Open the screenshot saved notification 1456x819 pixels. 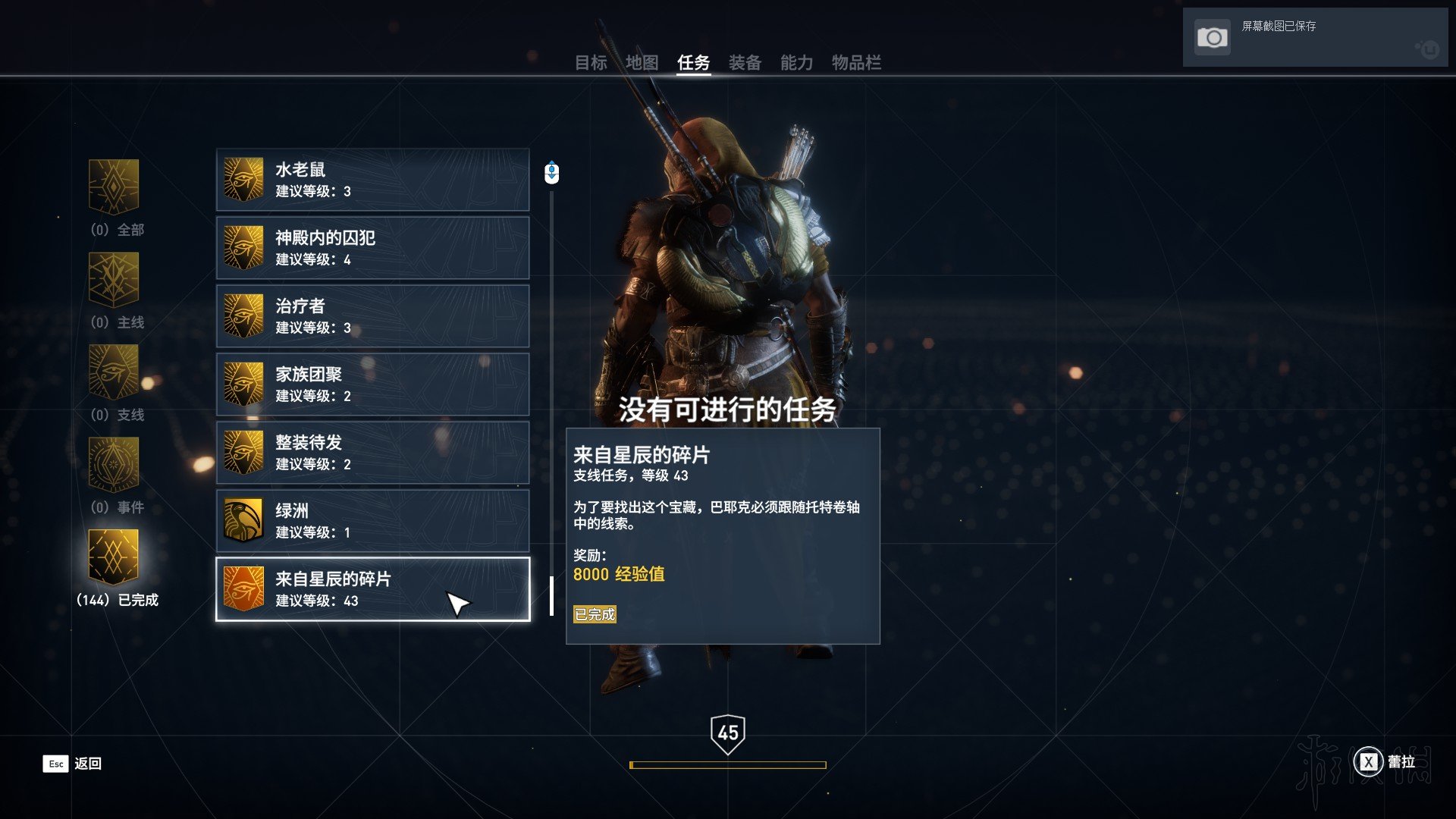click(x=1314, y=37)
